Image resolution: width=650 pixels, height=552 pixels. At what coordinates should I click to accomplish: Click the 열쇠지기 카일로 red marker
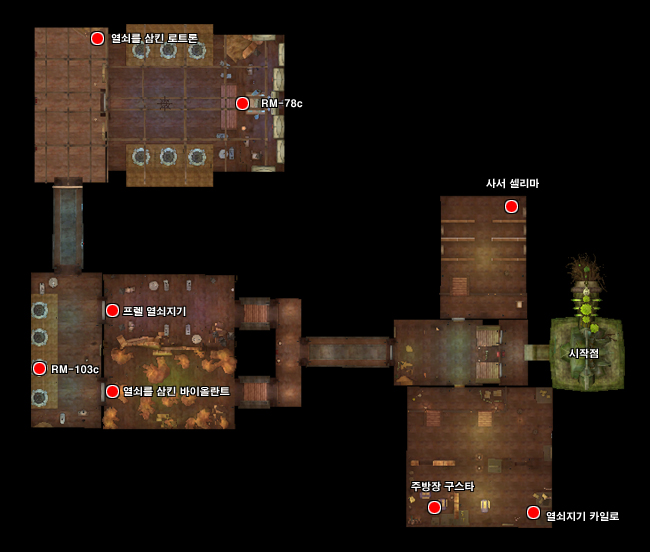[533, 513]
